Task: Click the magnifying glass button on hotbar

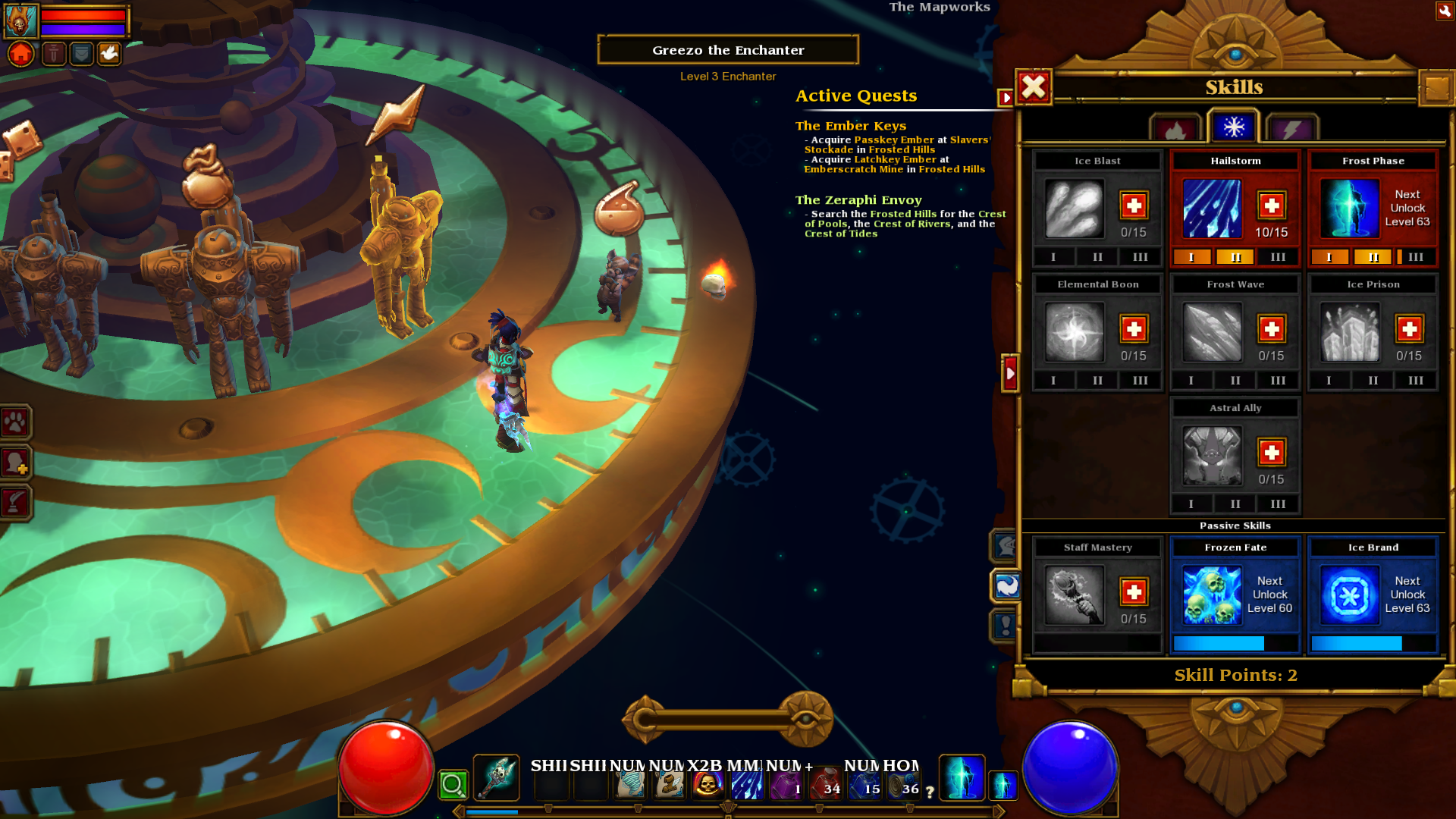Action: [x=453, y=785]
